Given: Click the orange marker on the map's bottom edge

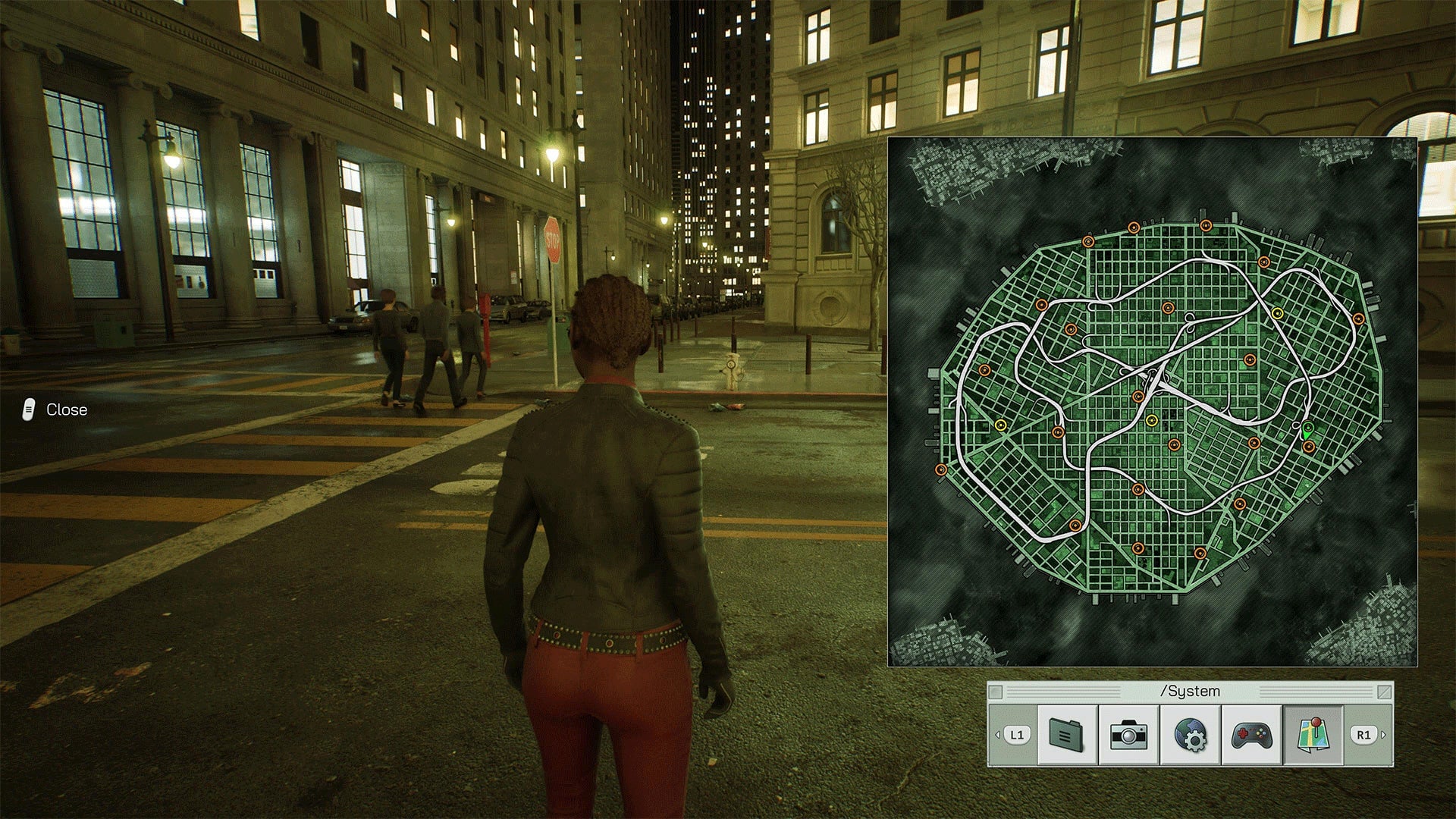Looking at the screenshot, I should tap(1200, 554).
